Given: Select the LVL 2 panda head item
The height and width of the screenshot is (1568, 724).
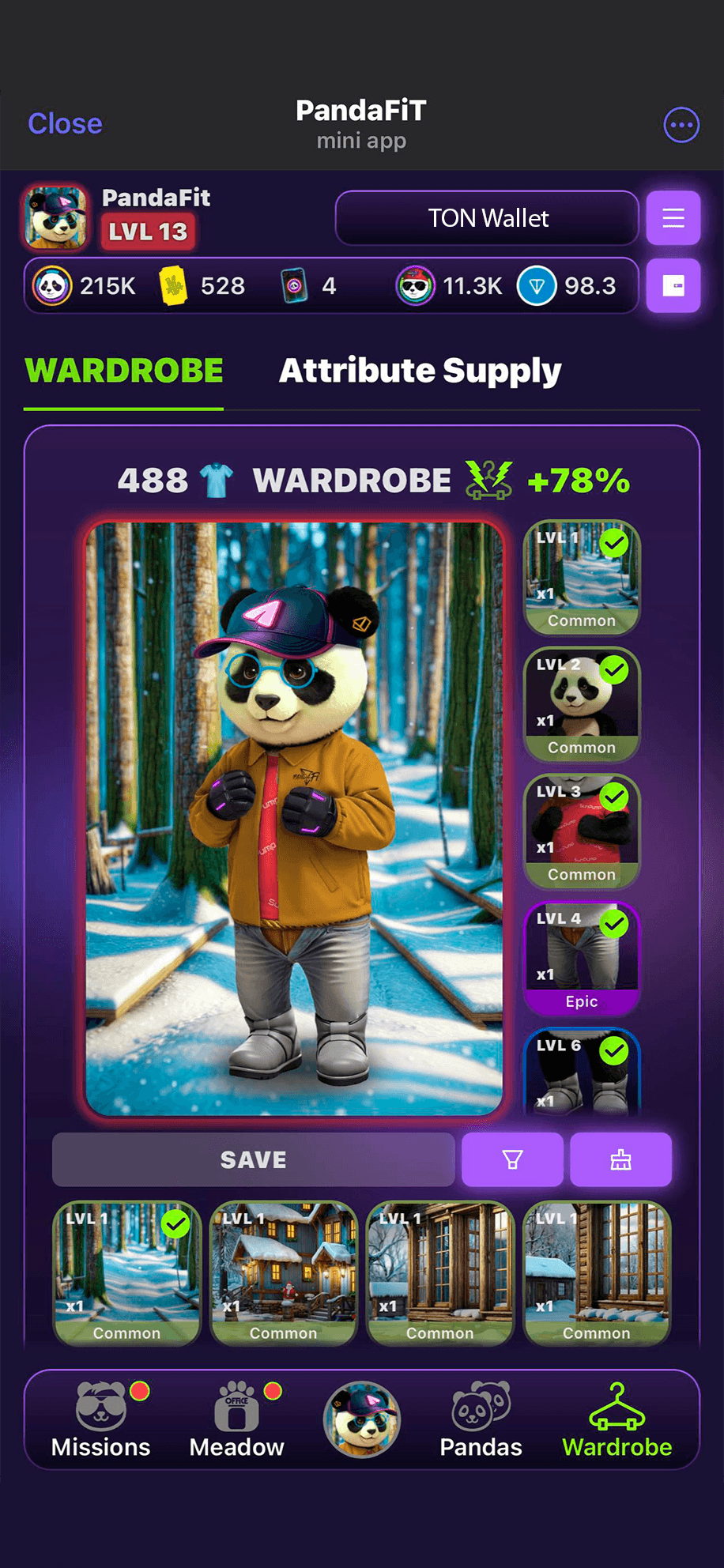Looking at the screenshot, I should click(582, 704).
